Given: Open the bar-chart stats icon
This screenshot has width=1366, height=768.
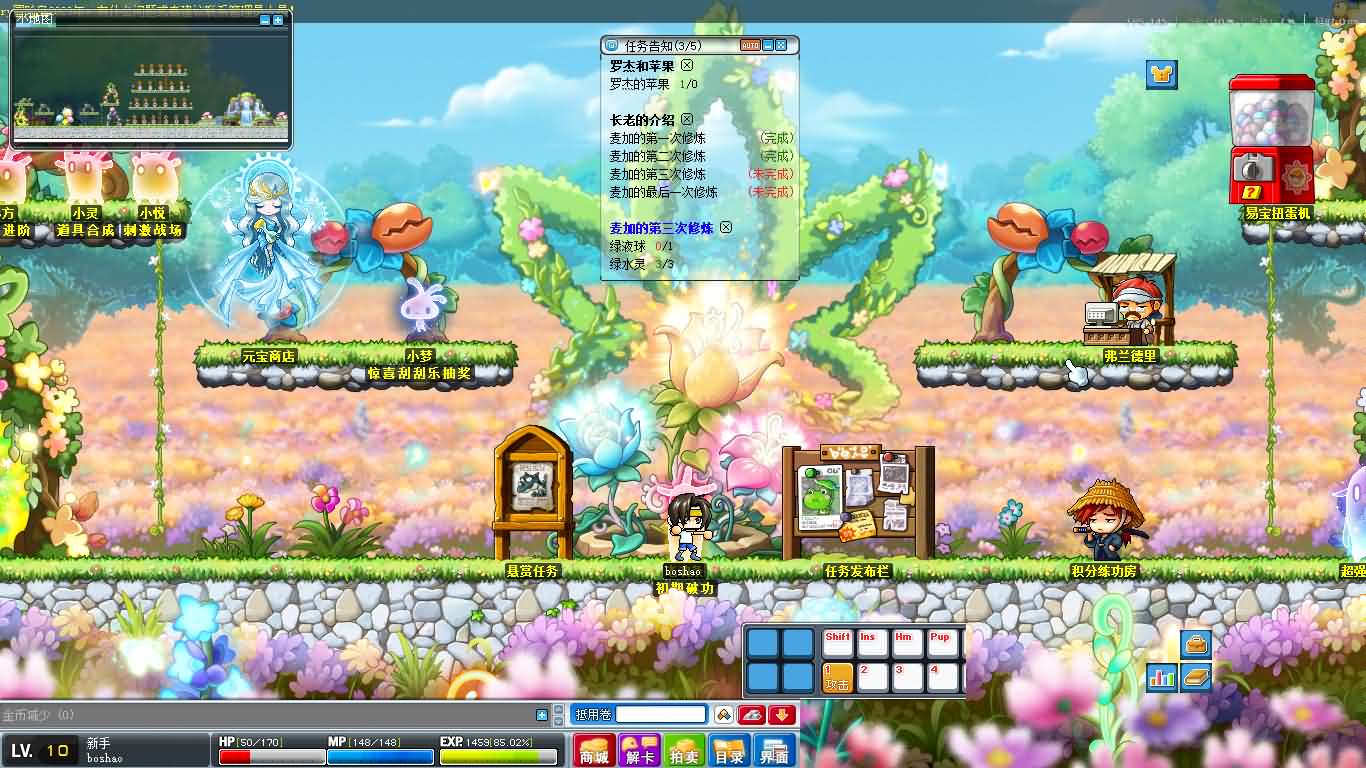Looking at the screenshot, I should pos(1162,678).
